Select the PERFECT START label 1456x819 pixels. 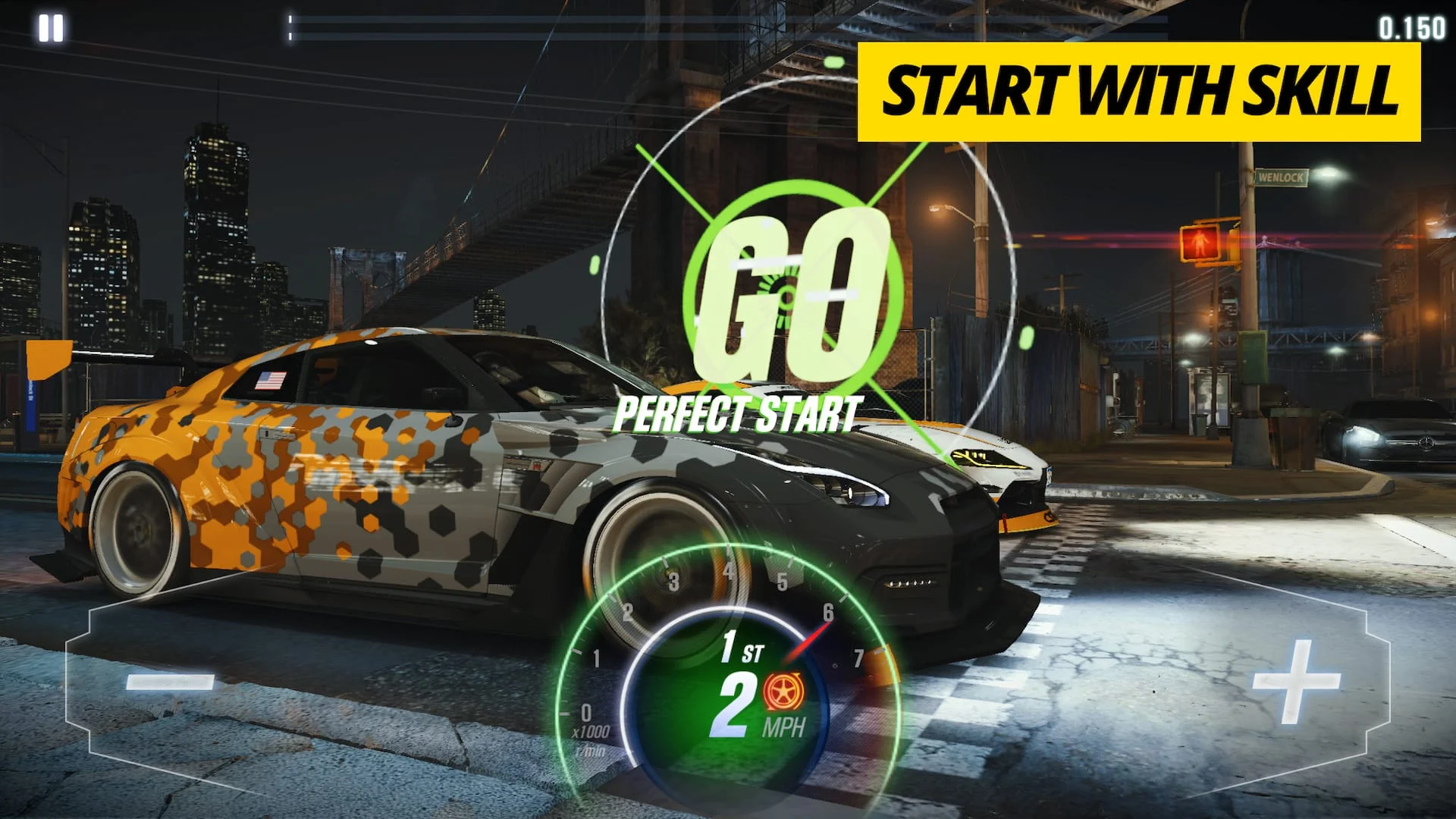tap(737, 413)
